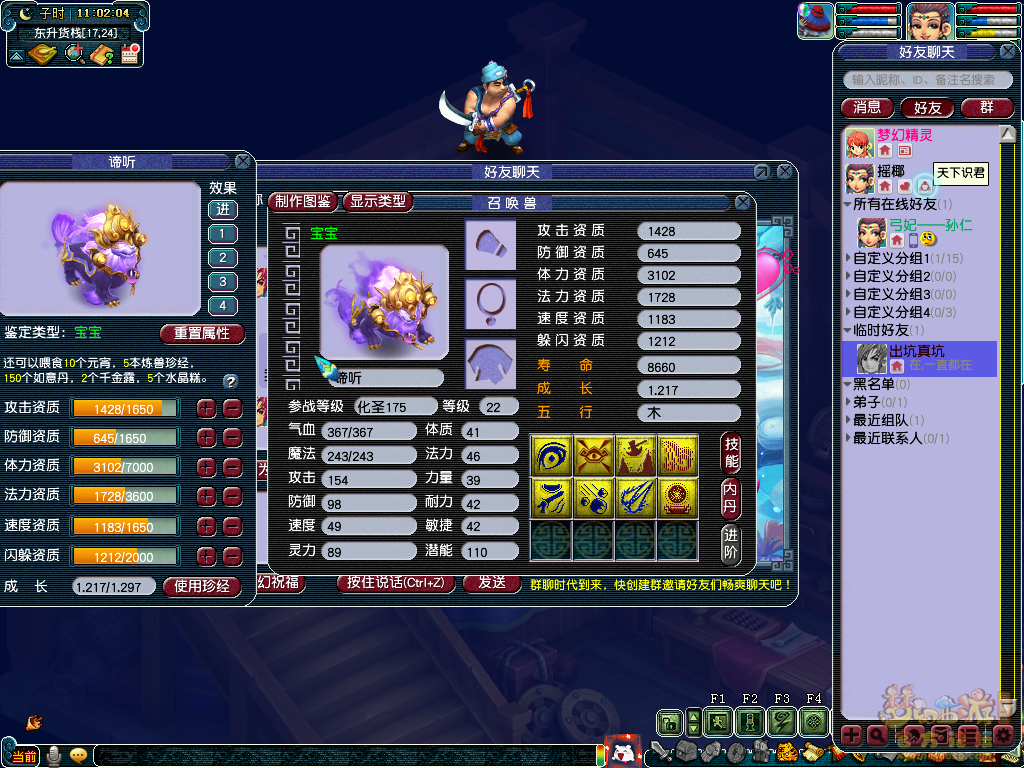This screenshot has height=768, width=1024.
Task: Increase 攻击资质 with its plus button
Action: pyautogui.click(x=206, y=408)
